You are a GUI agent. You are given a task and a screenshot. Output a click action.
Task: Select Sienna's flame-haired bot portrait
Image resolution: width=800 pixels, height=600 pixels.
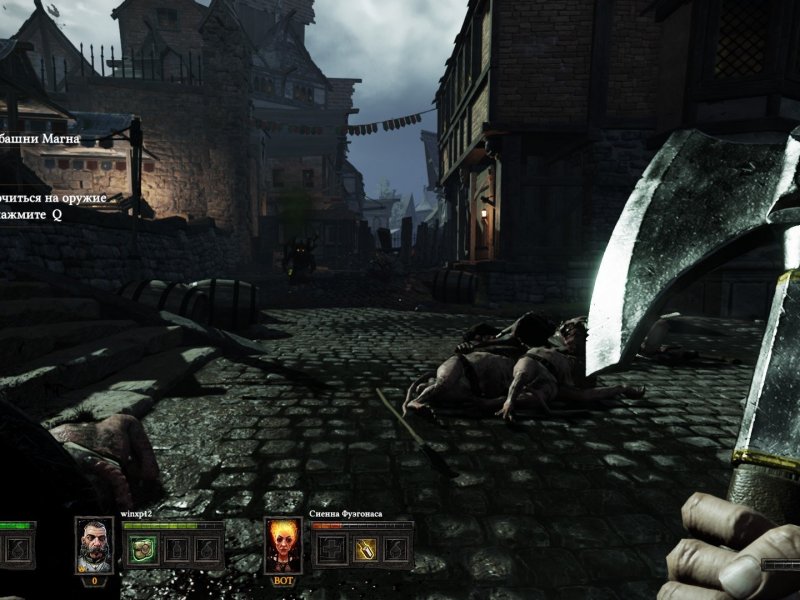point(283,545)
